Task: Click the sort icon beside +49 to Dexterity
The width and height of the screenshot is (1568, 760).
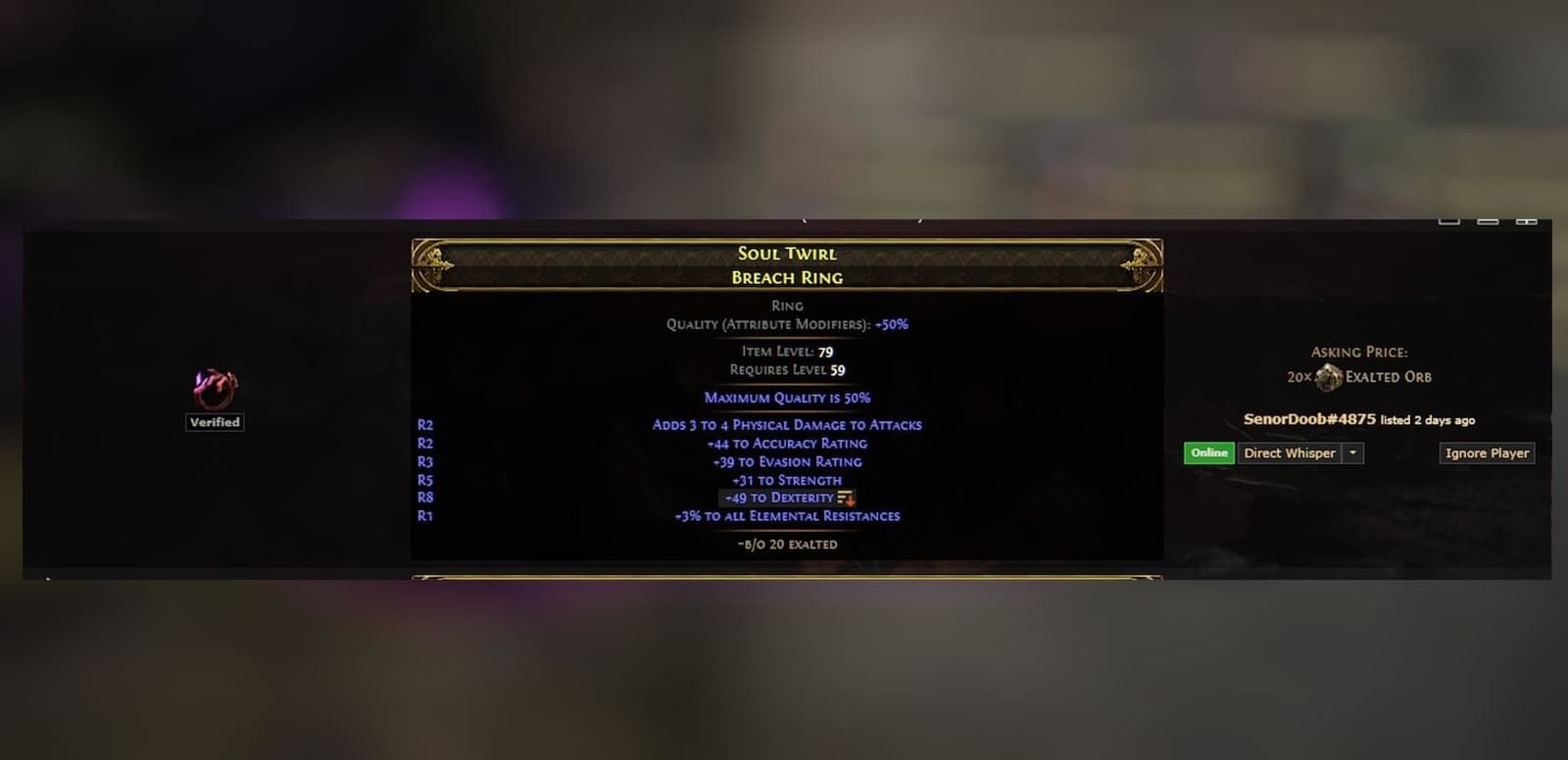Action: point(847,498)
